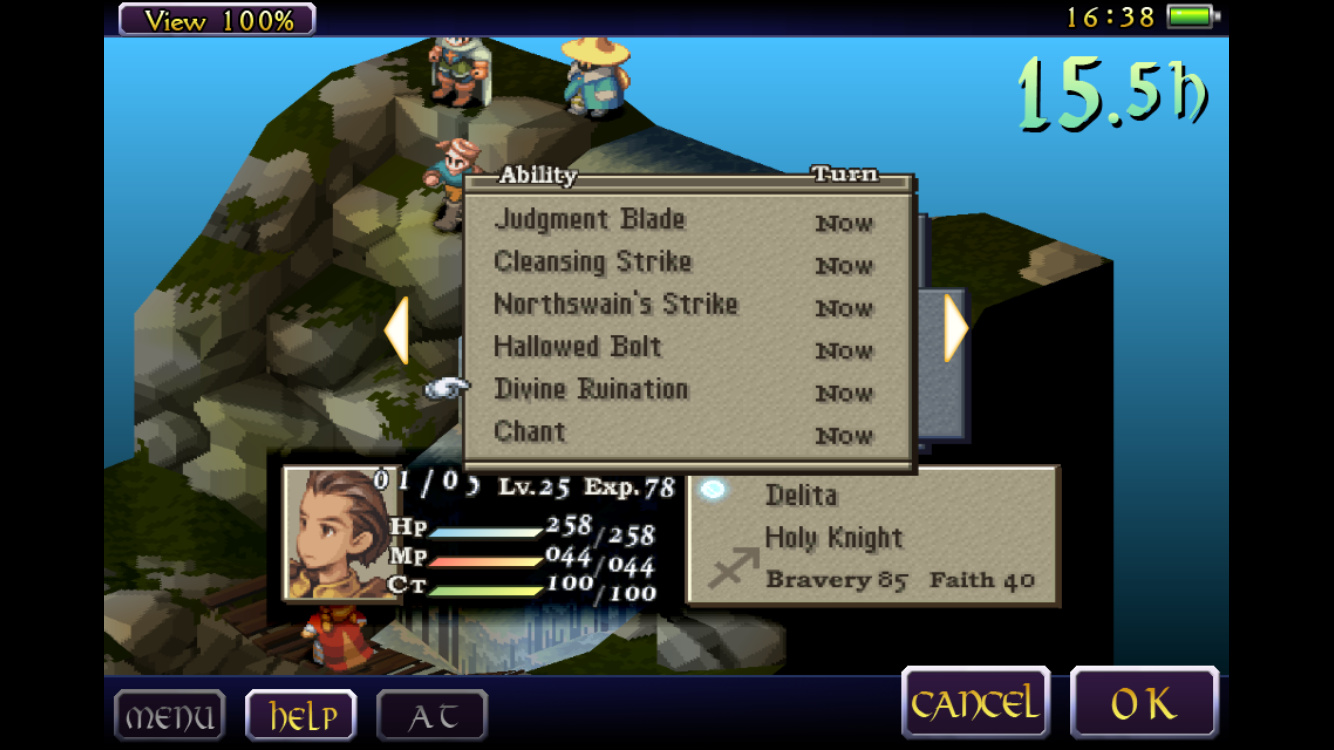
Task: Select the Chant ability
Action: point(530,432)
